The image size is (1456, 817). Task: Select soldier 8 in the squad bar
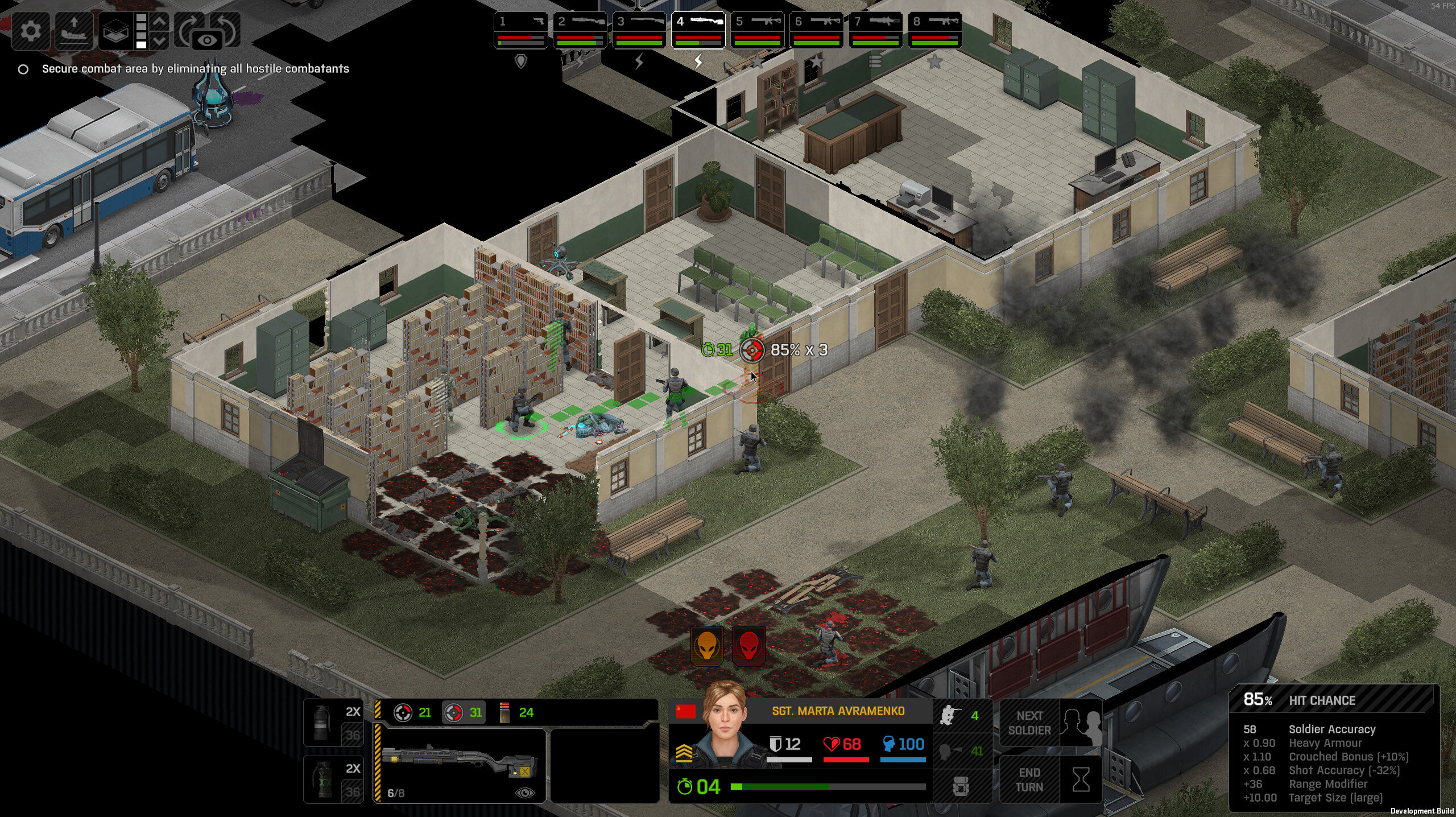934,30
